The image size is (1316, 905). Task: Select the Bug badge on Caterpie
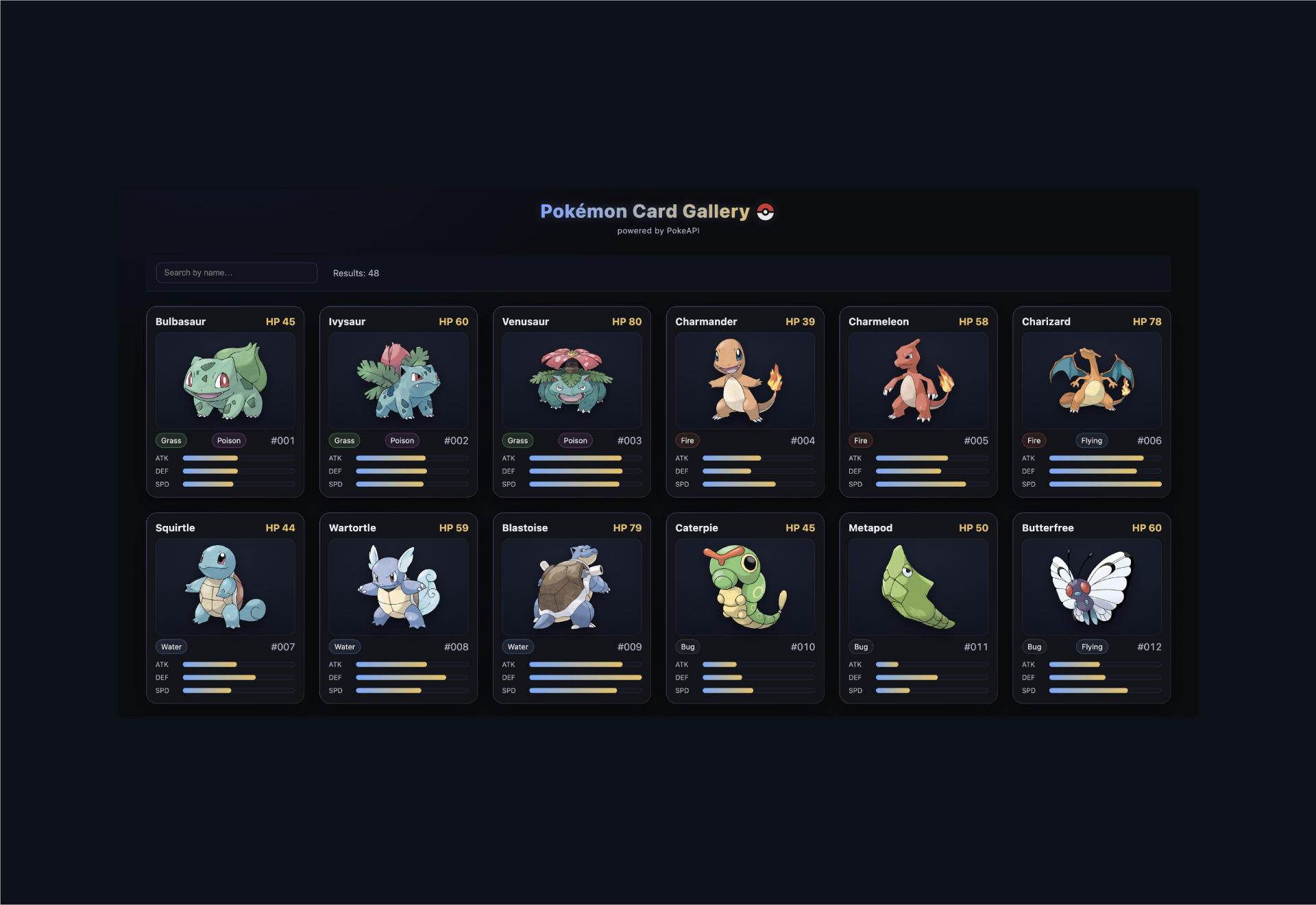point(687,647)
